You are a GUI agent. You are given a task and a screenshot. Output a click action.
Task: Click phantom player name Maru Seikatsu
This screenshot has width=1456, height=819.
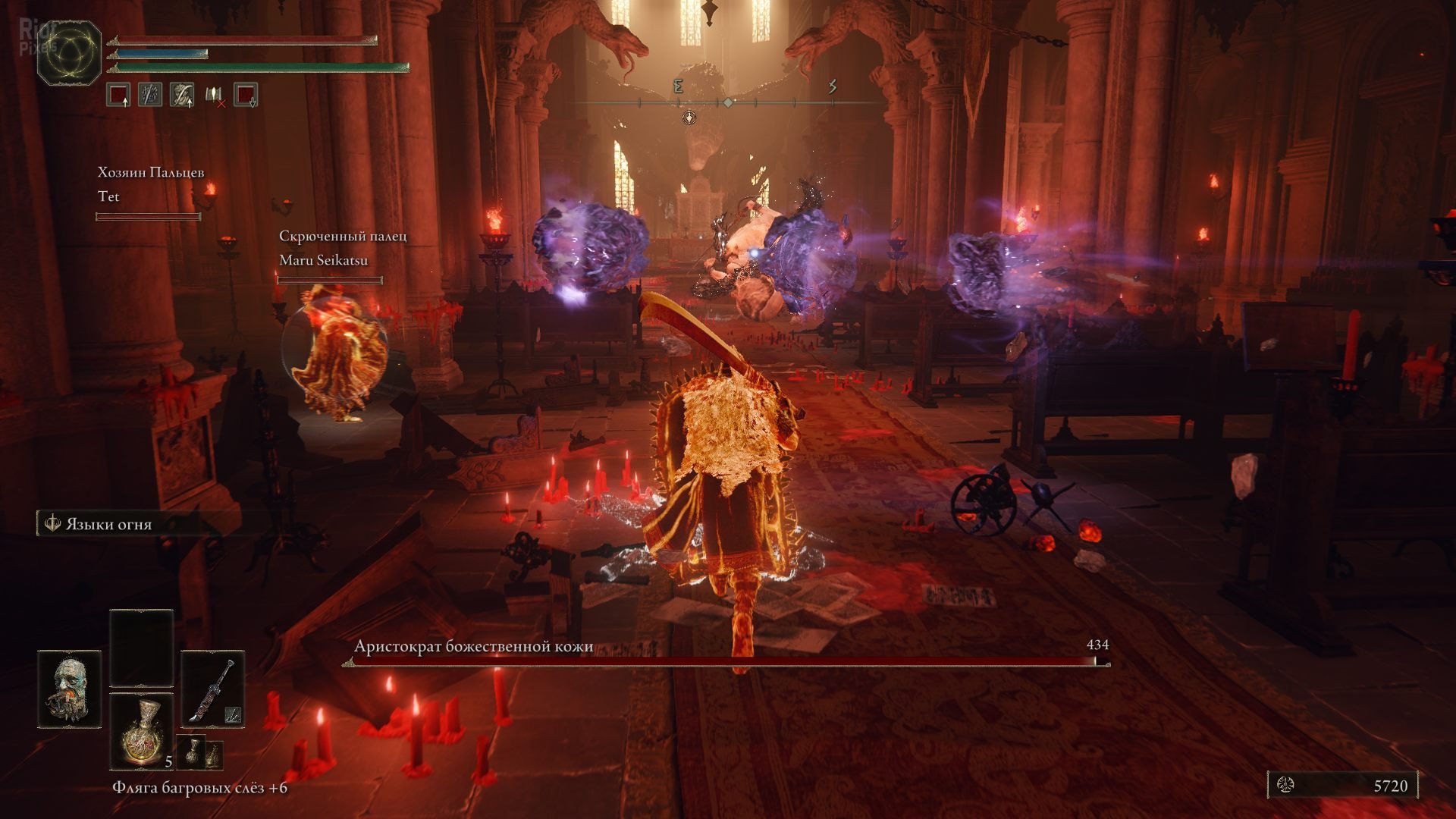coord(323,260)
